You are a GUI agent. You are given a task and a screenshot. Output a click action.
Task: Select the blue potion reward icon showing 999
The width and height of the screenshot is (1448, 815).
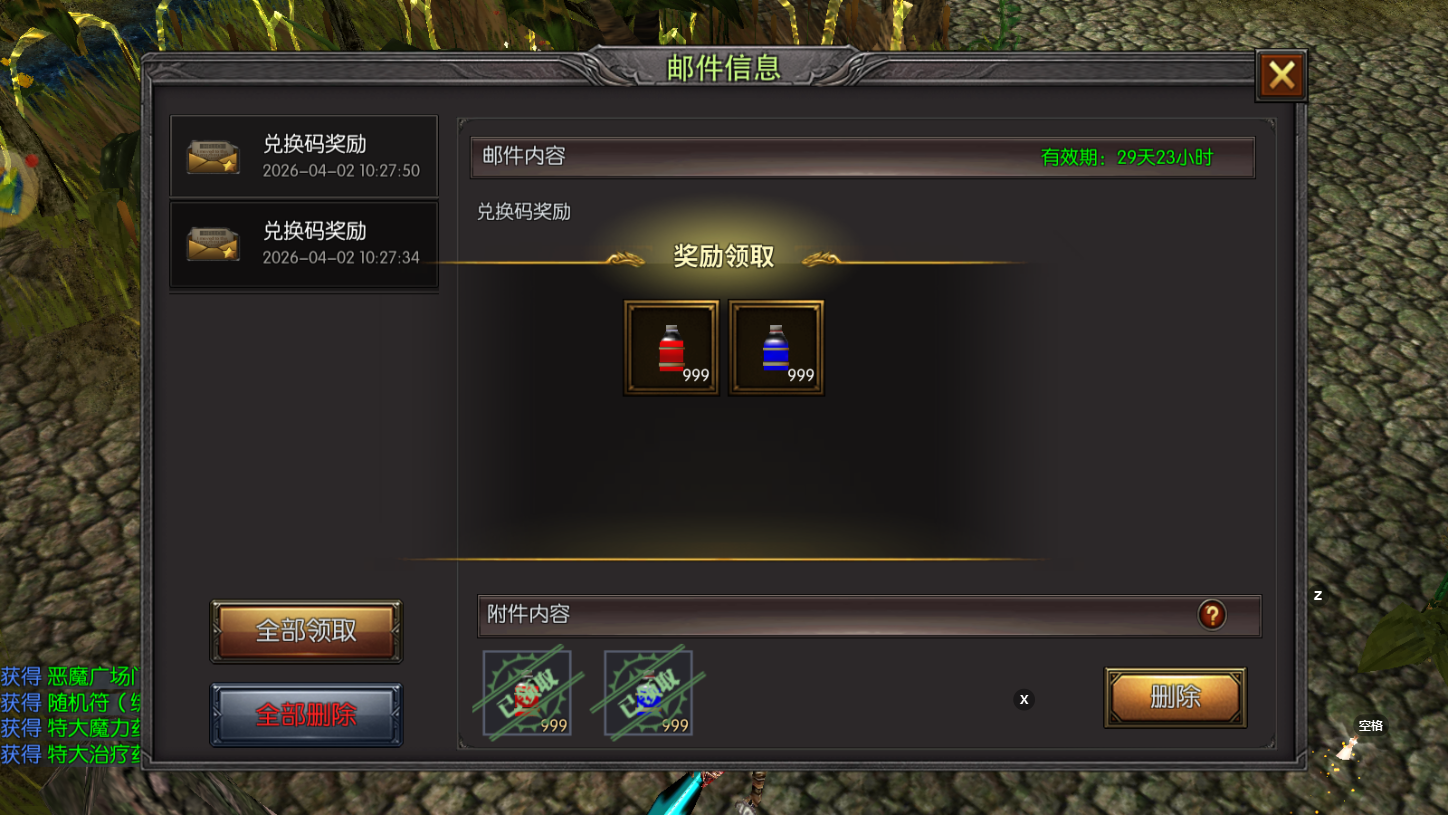click(x=776, y=347)
